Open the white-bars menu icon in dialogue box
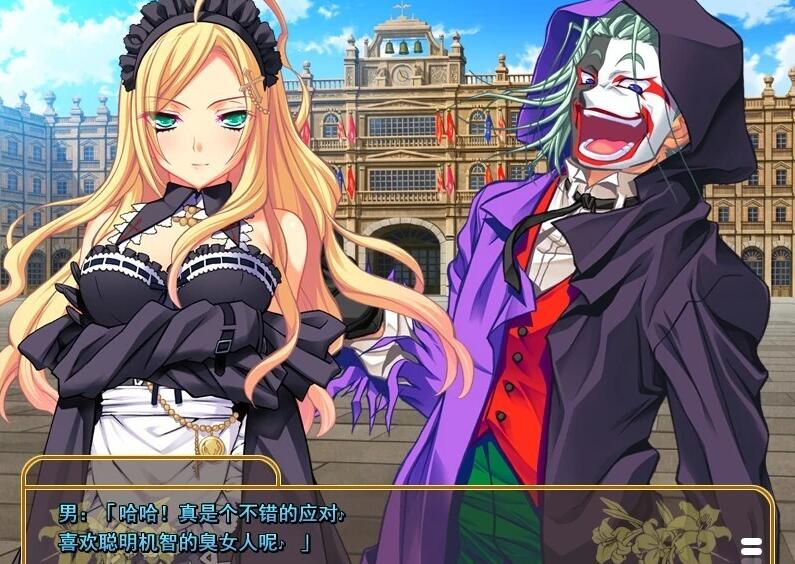 point(751,547)
